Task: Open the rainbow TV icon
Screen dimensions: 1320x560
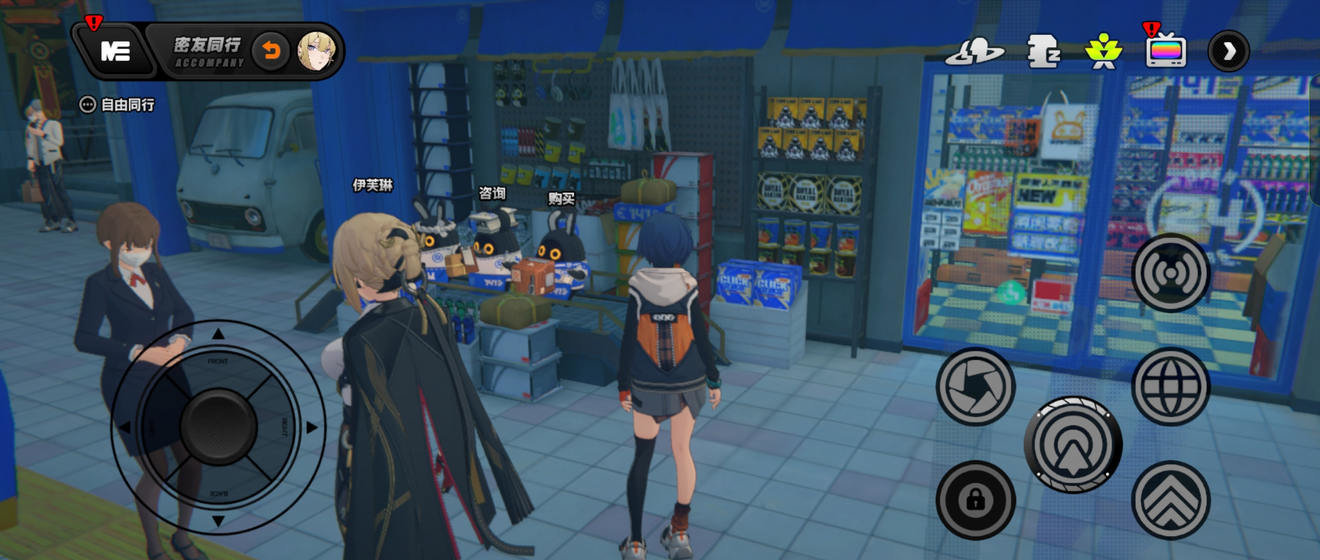Action: pyautogui.click(x=1166, y=50)
